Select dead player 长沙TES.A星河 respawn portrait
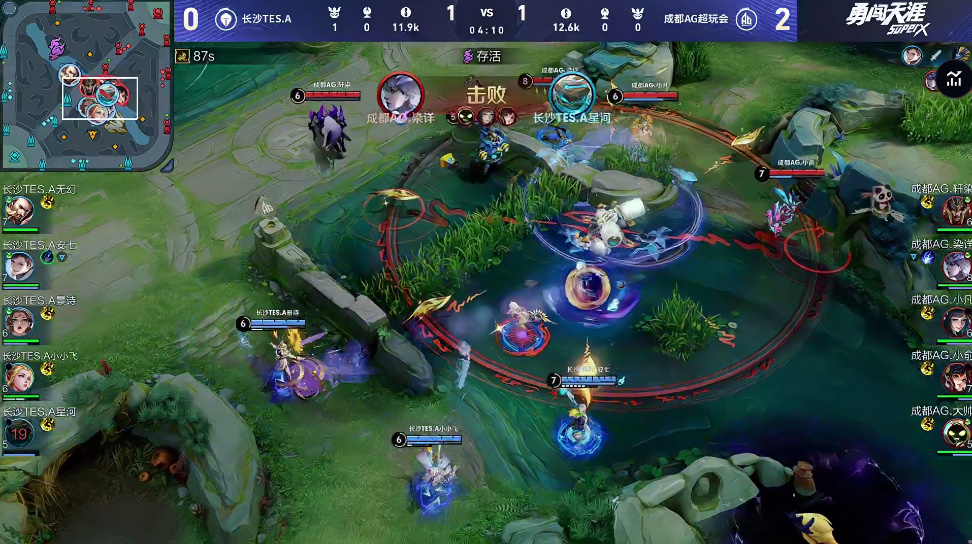972x544 pixels. pyautogui.click(x=20, y=432)
